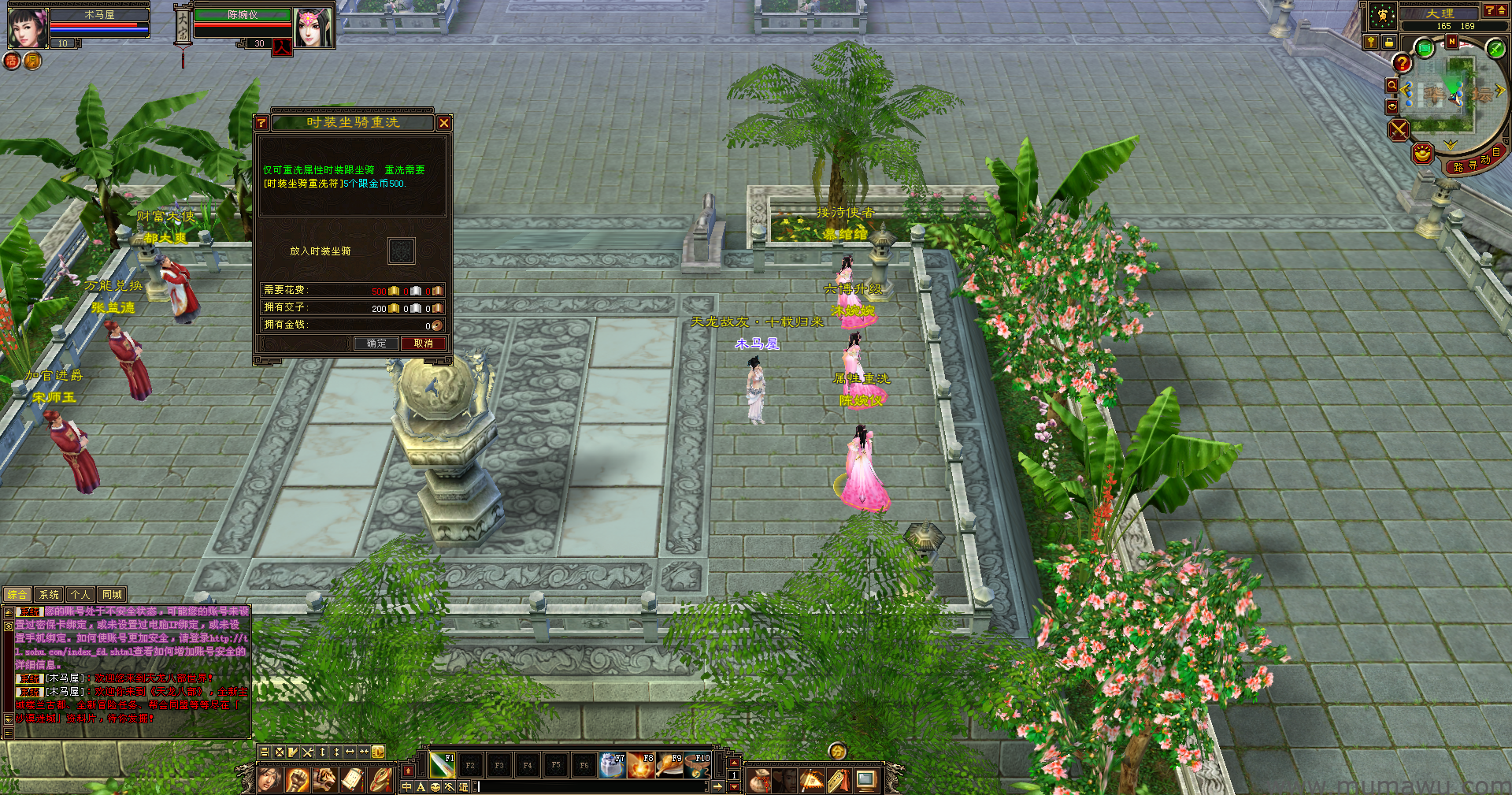Close the 时装坐骑重洗 dialog
Screen dimensions: 1512x795
tap(444, 123)
